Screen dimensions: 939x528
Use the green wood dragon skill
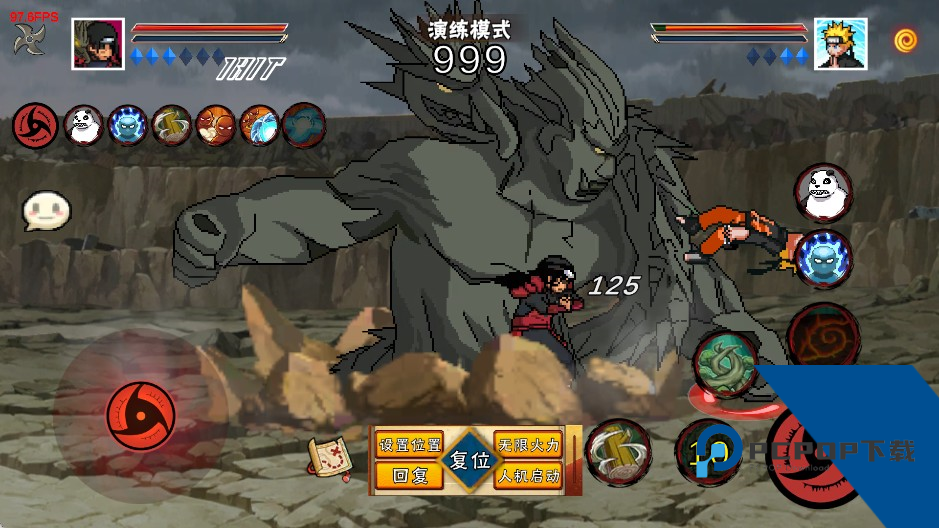[727, 364]
